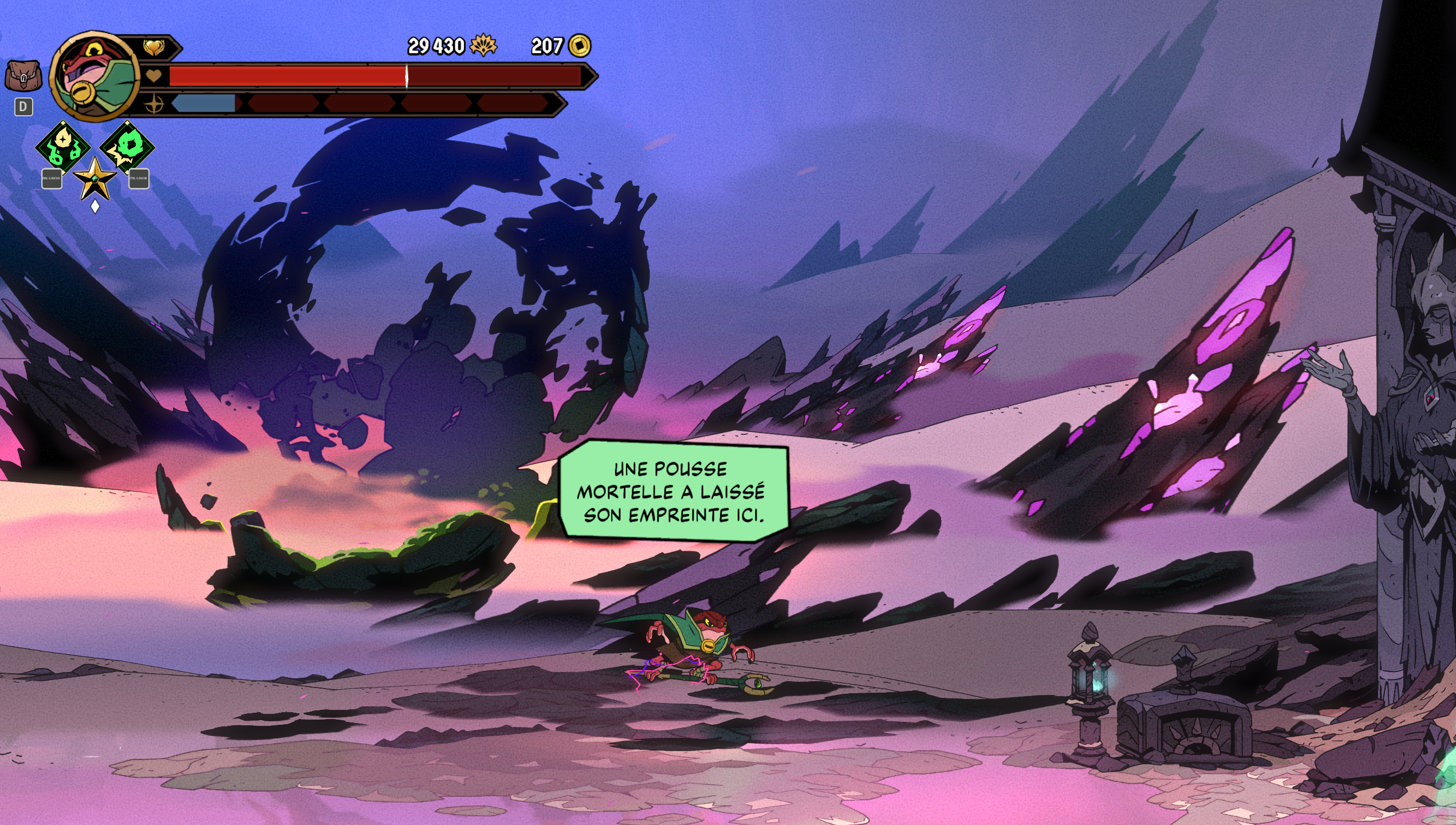Click the golden winged heart icon

[x=154, y=47]
